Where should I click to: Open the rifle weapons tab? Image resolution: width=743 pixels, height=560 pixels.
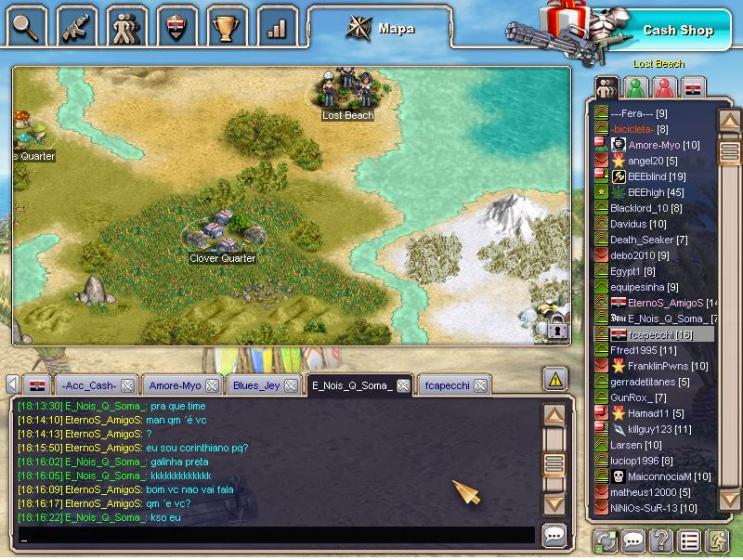coord(78,25)
